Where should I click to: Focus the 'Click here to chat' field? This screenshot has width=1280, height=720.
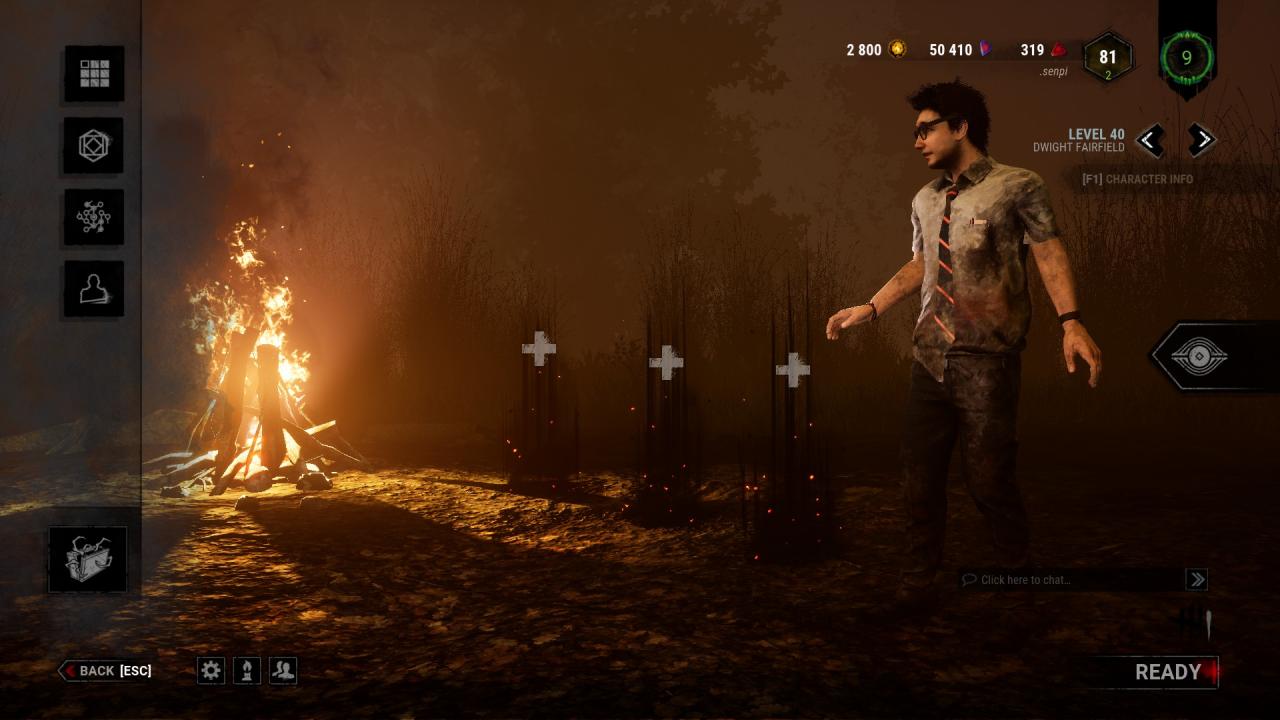click(x=1070, y=580)
